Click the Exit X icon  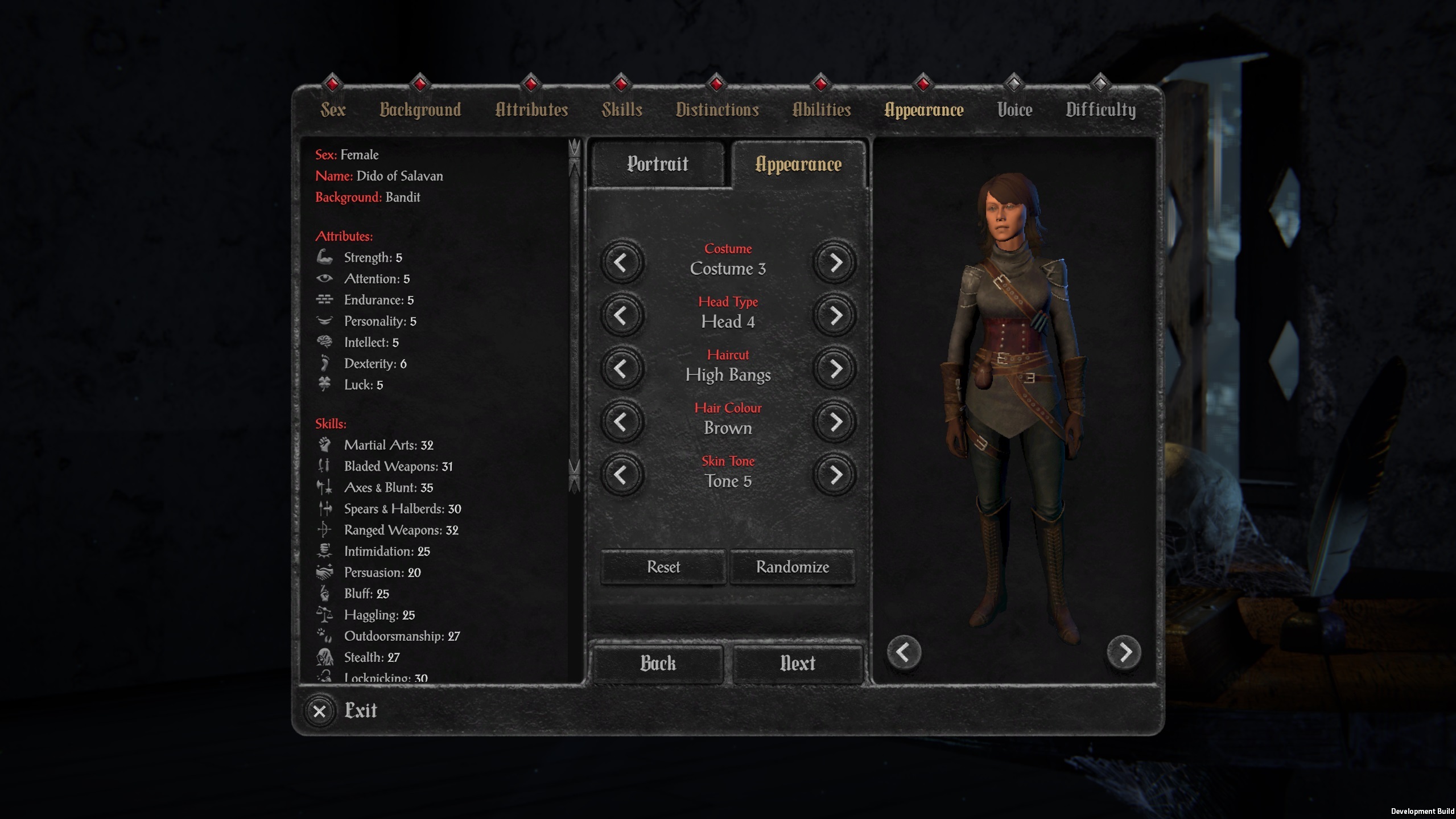(319, 711)
